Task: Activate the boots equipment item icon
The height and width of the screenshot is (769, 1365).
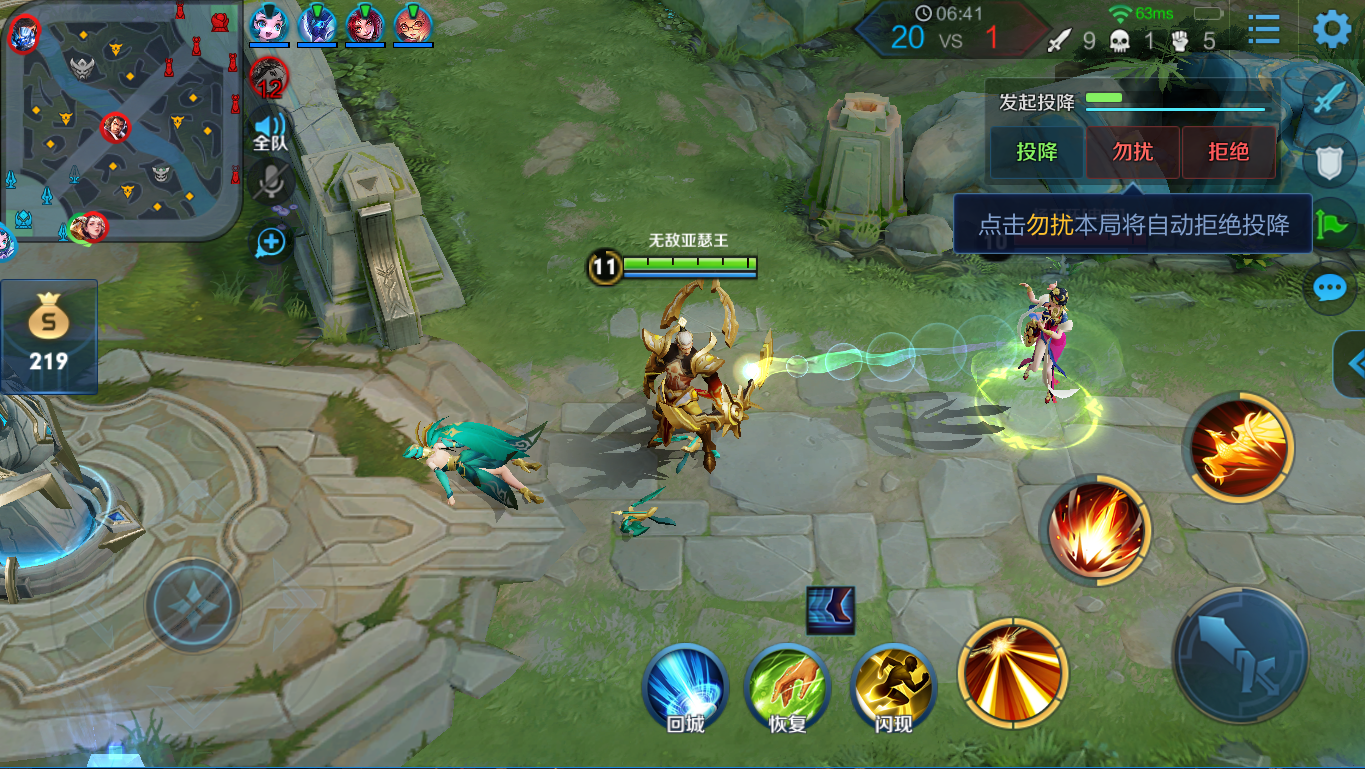Action: 830,610
